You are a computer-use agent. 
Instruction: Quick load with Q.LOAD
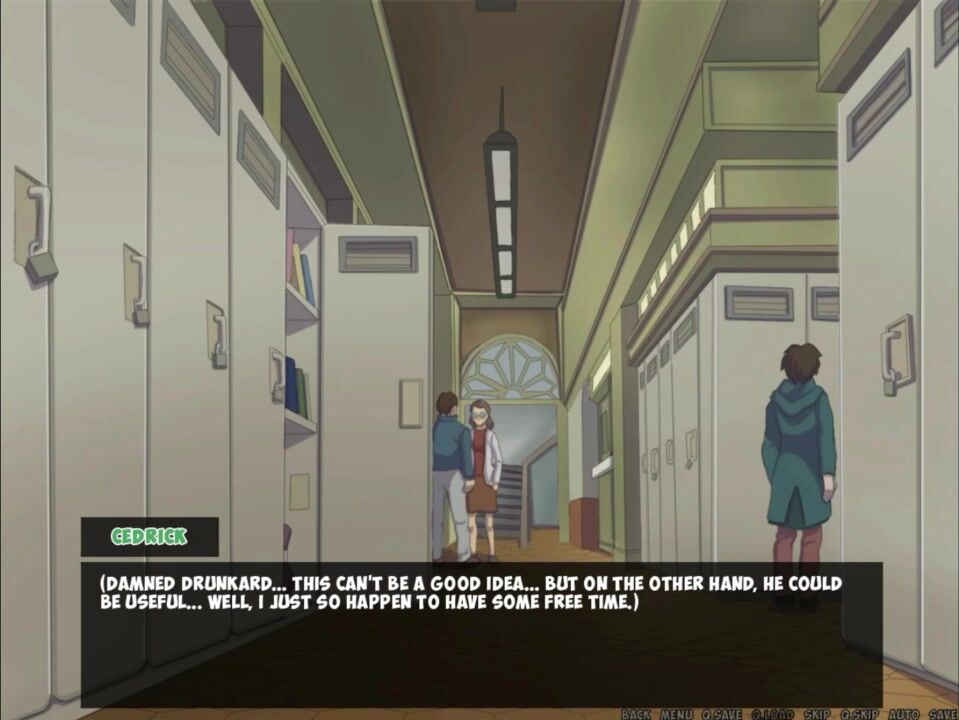772,713
